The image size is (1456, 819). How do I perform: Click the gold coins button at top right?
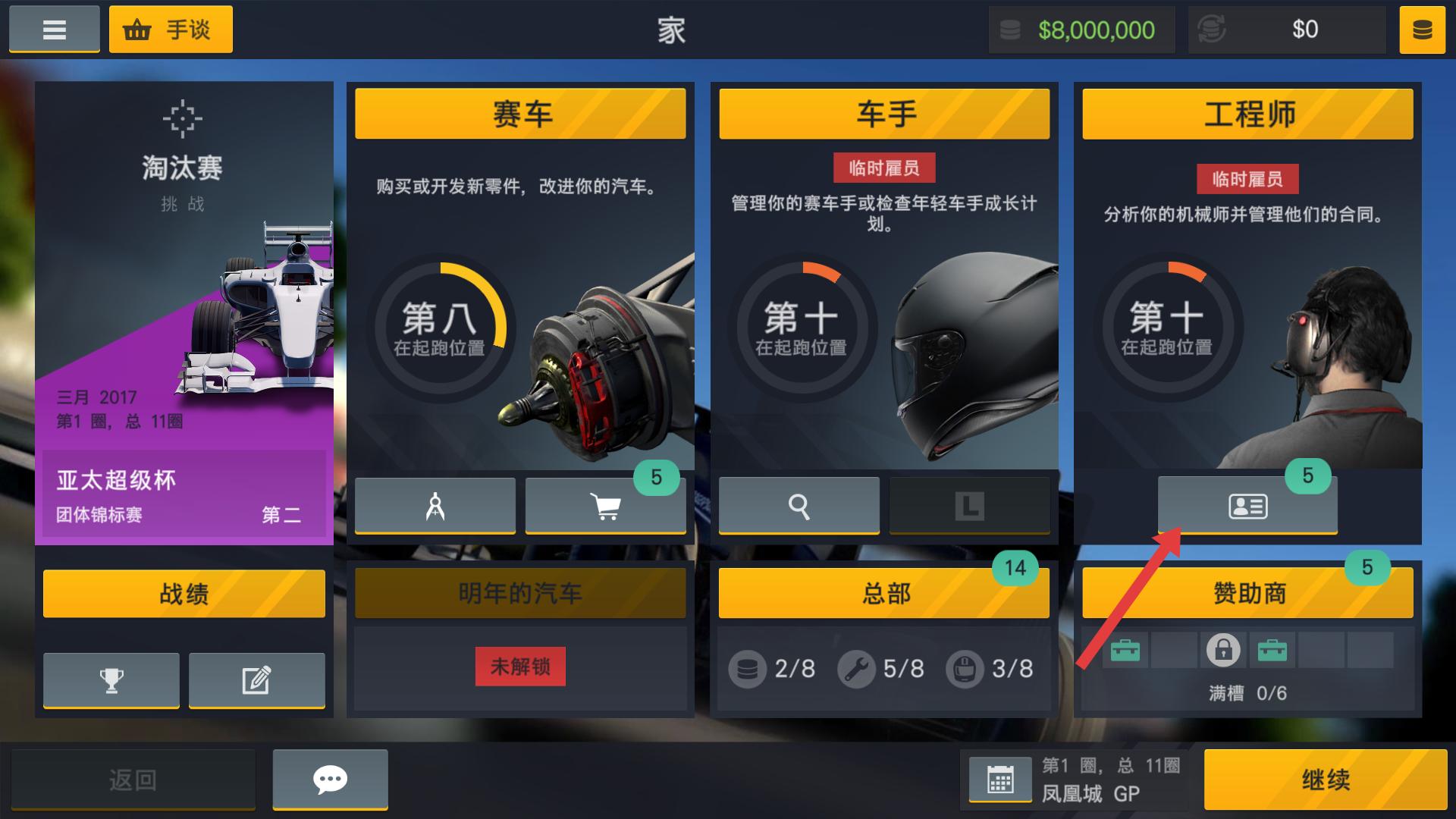coord(1422,30)
